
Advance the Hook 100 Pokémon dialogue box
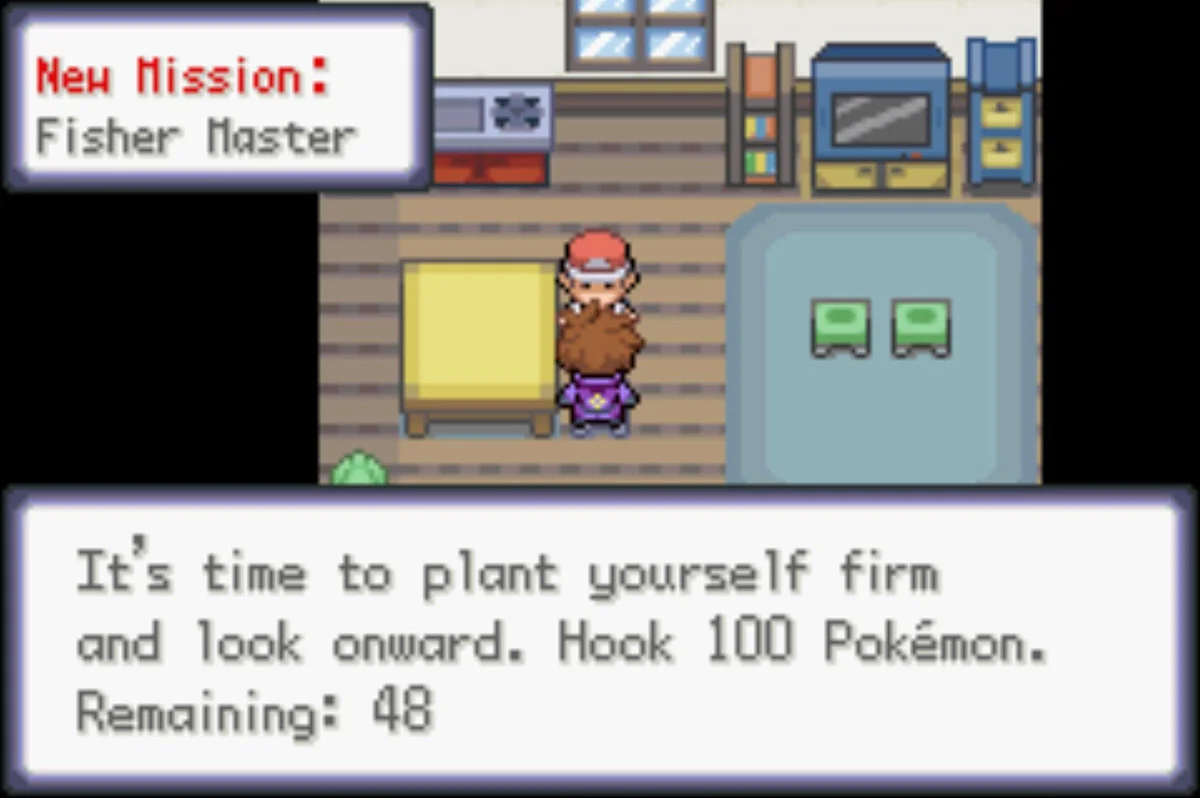coord(600,640)
